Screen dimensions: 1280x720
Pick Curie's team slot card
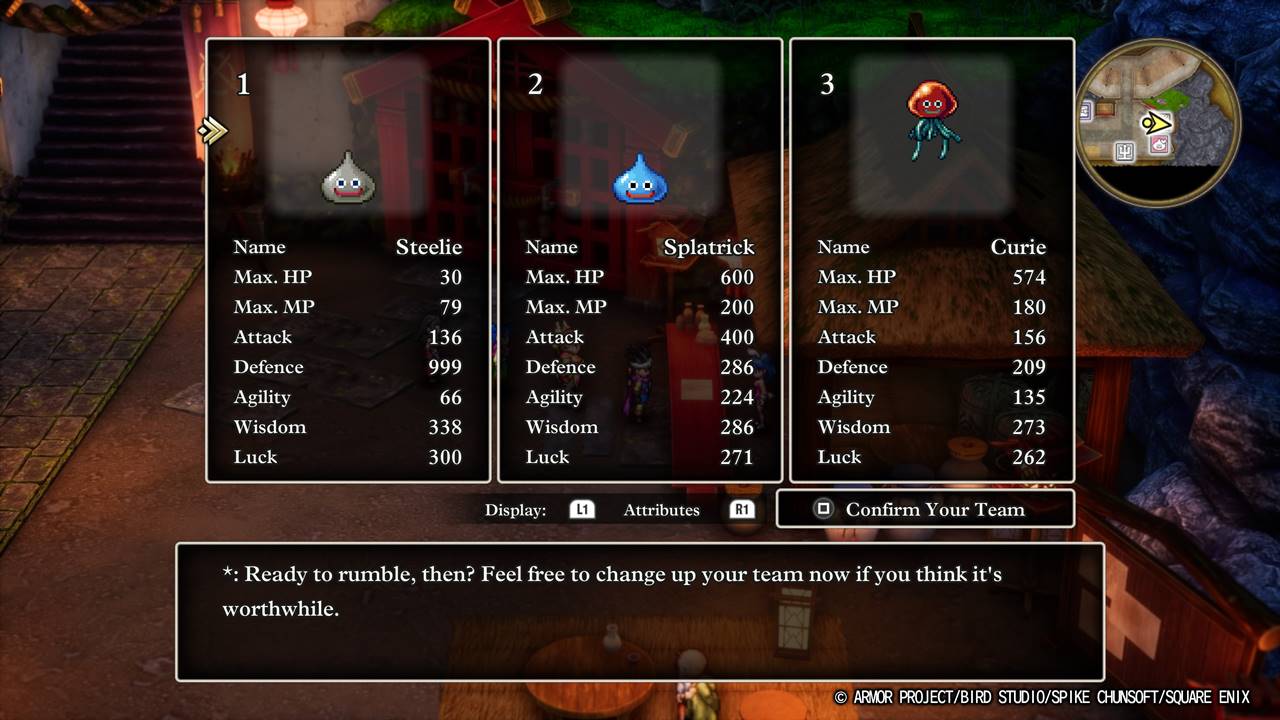click(932, 260)
